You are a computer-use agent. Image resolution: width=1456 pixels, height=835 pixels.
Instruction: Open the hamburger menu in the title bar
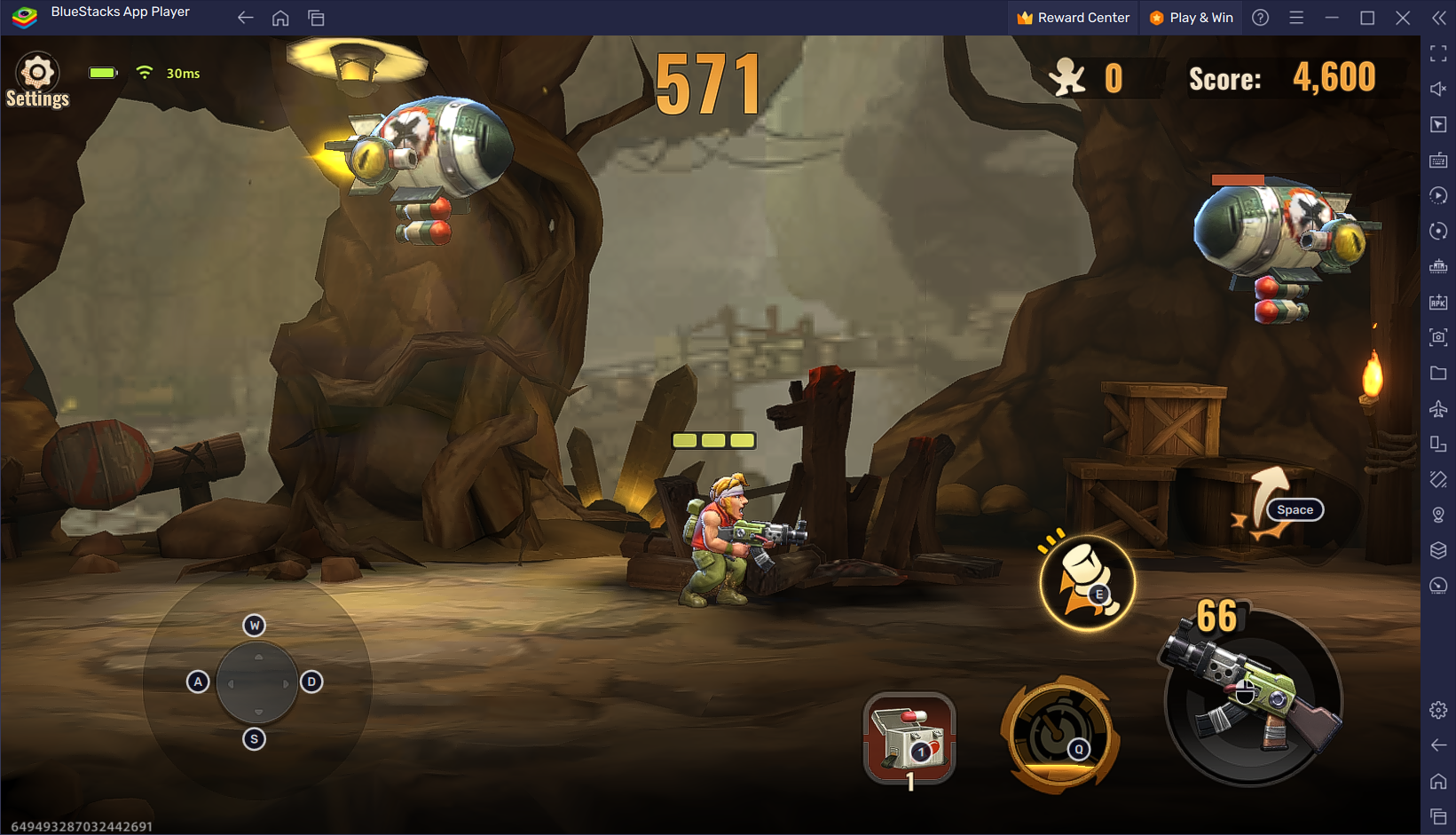(1295, 17)
